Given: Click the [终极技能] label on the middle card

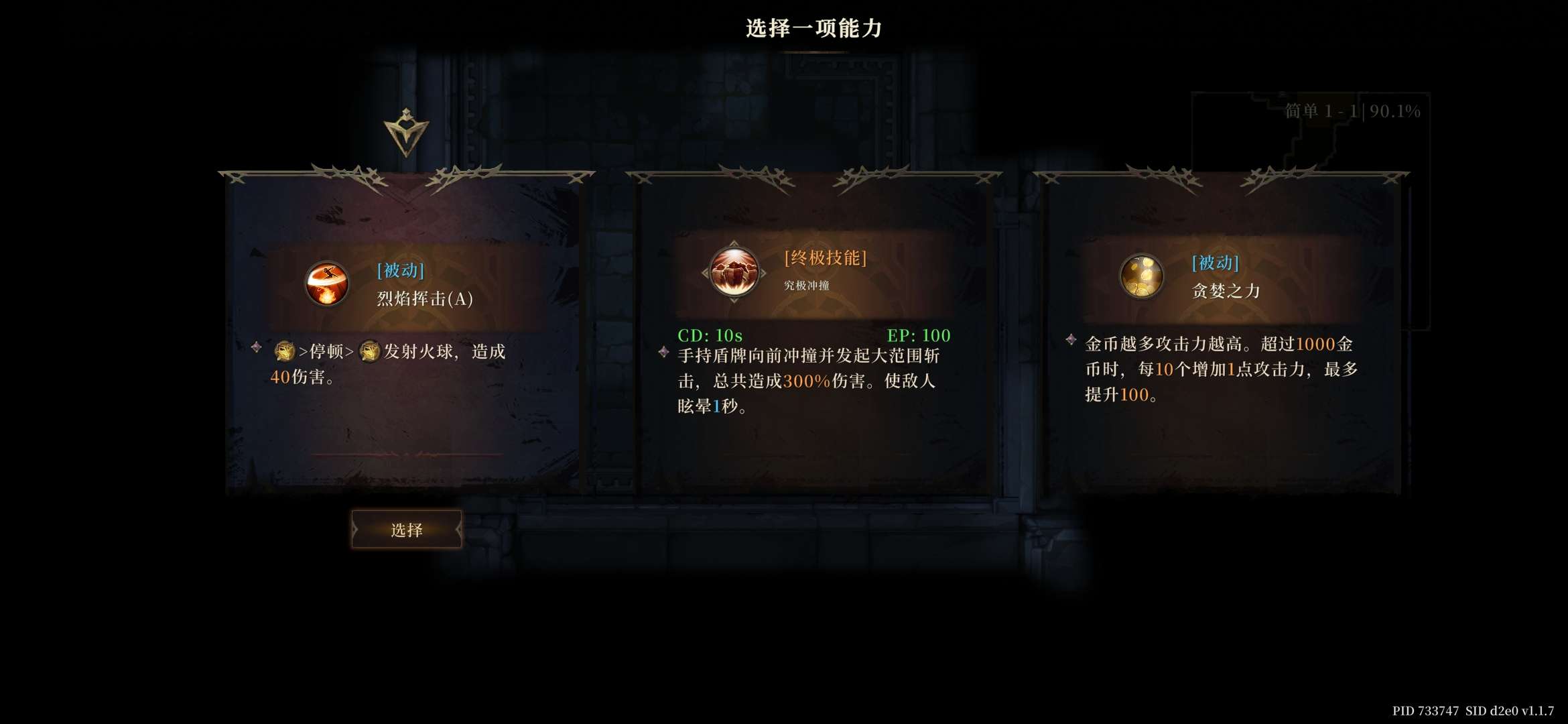Looking at the screenshot, I should pos(824,257).
